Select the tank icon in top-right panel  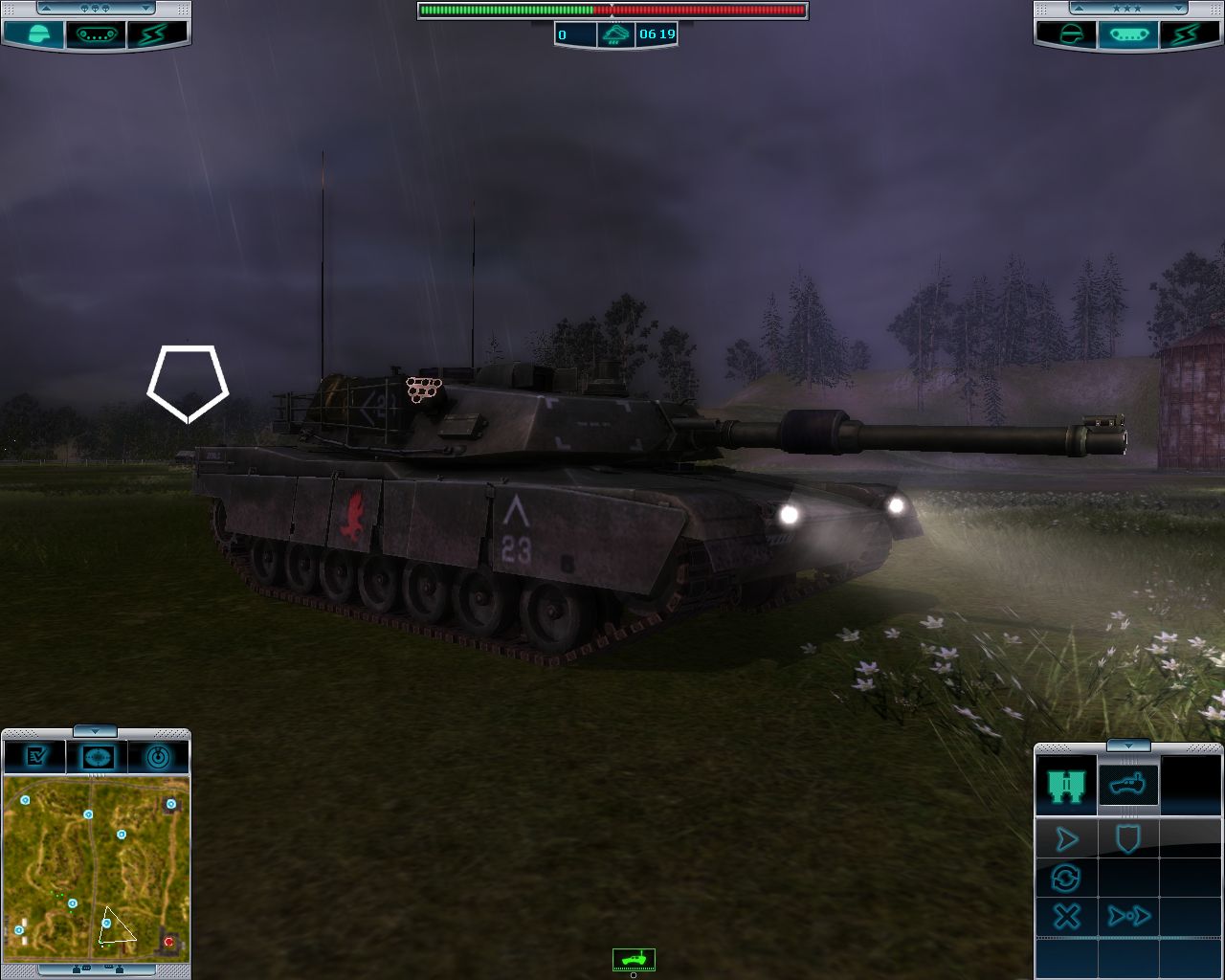click(x=1128, y=34)
